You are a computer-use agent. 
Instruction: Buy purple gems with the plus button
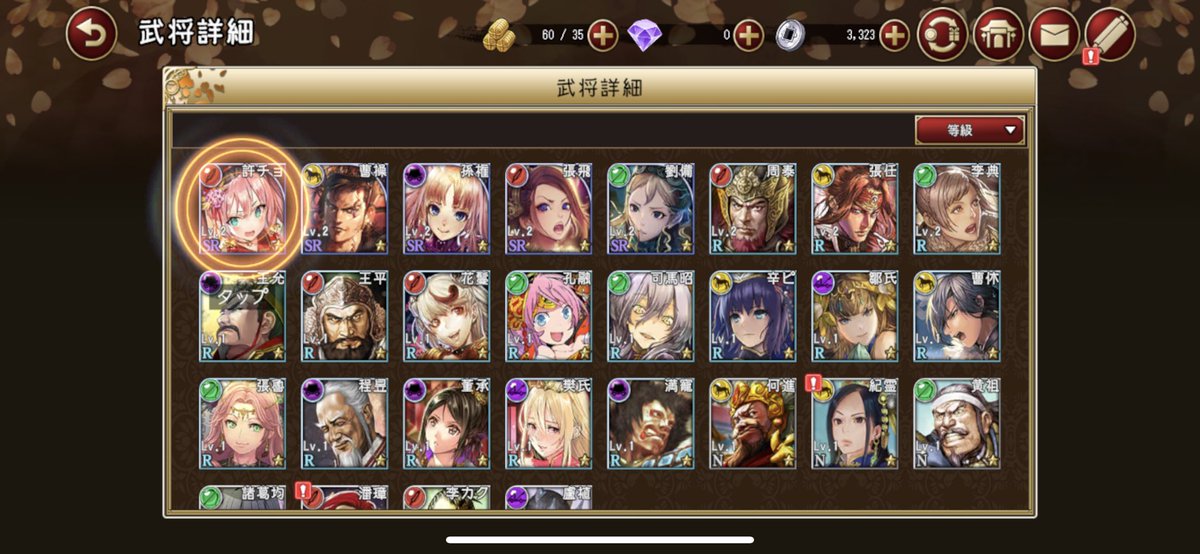[x=749, y=36]
